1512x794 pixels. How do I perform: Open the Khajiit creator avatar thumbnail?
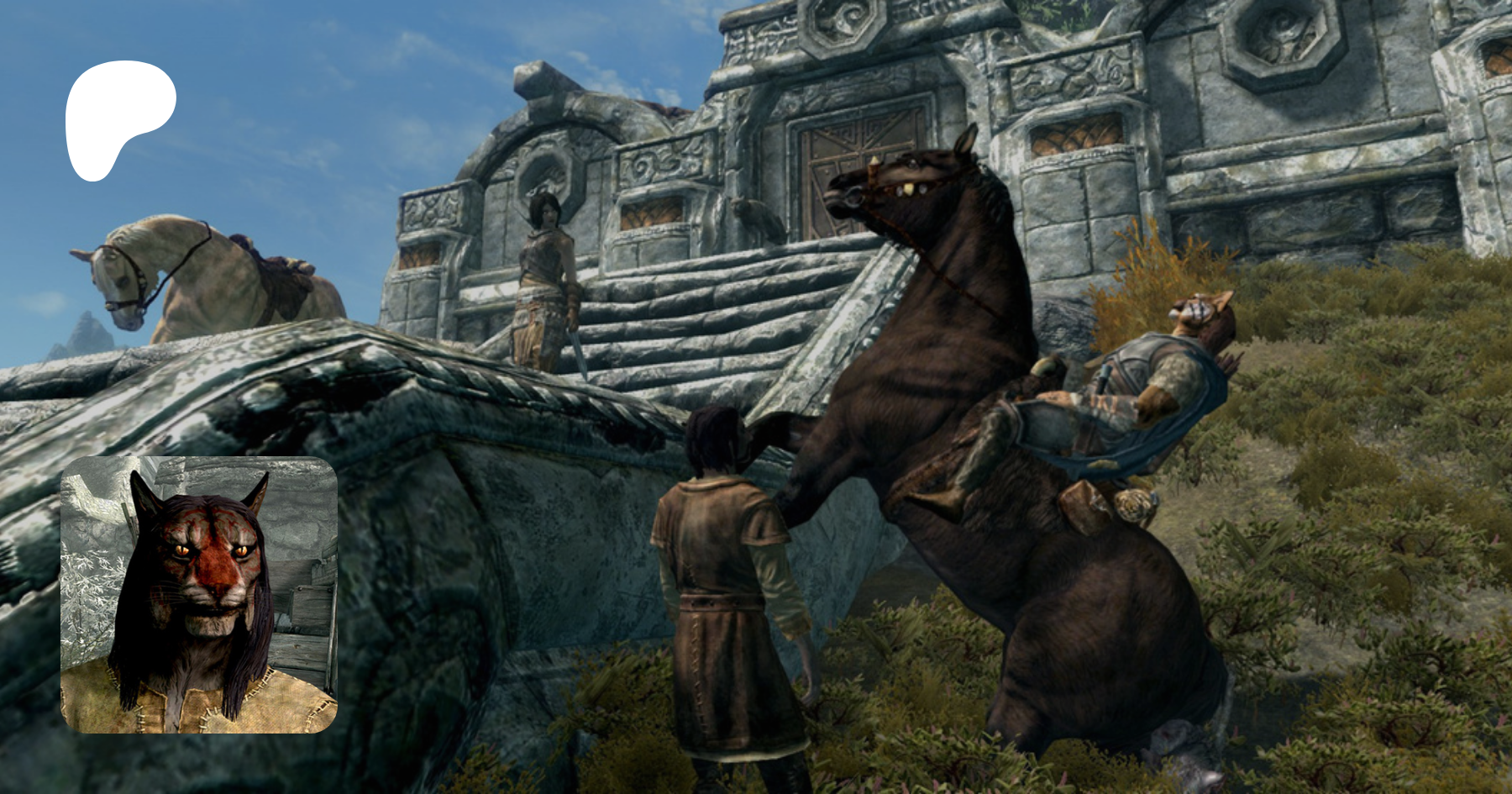pyautogui.click(x=199, y=594)
